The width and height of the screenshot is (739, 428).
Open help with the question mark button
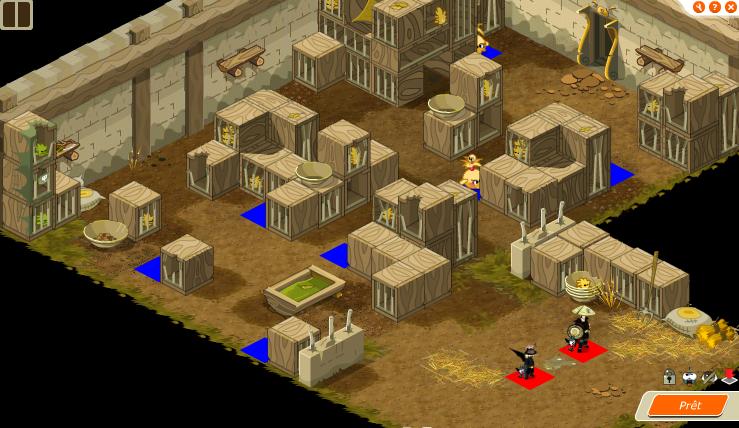715,7
